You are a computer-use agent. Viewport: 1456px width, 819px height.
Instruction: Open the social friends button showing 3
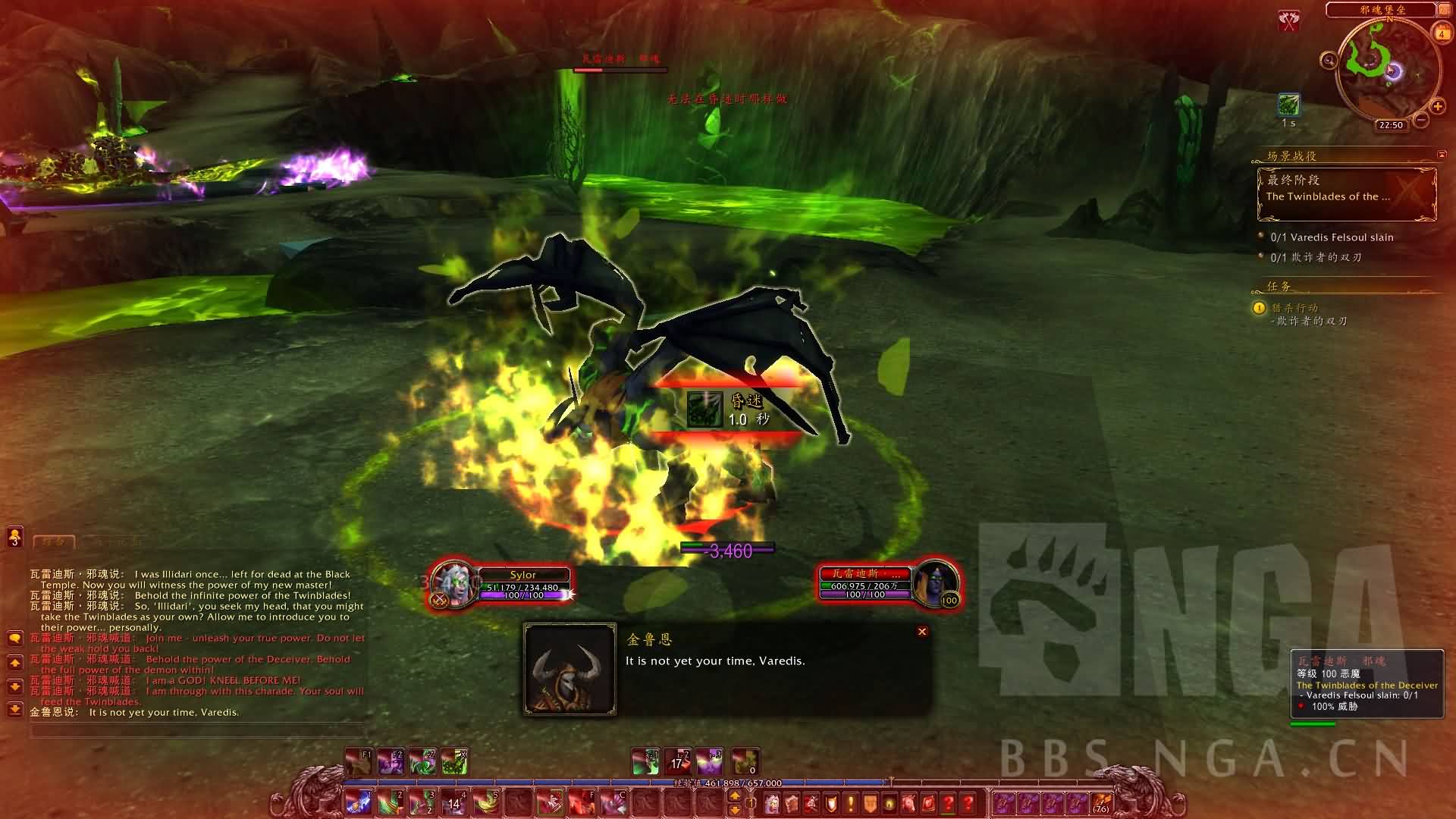[14, 538]
